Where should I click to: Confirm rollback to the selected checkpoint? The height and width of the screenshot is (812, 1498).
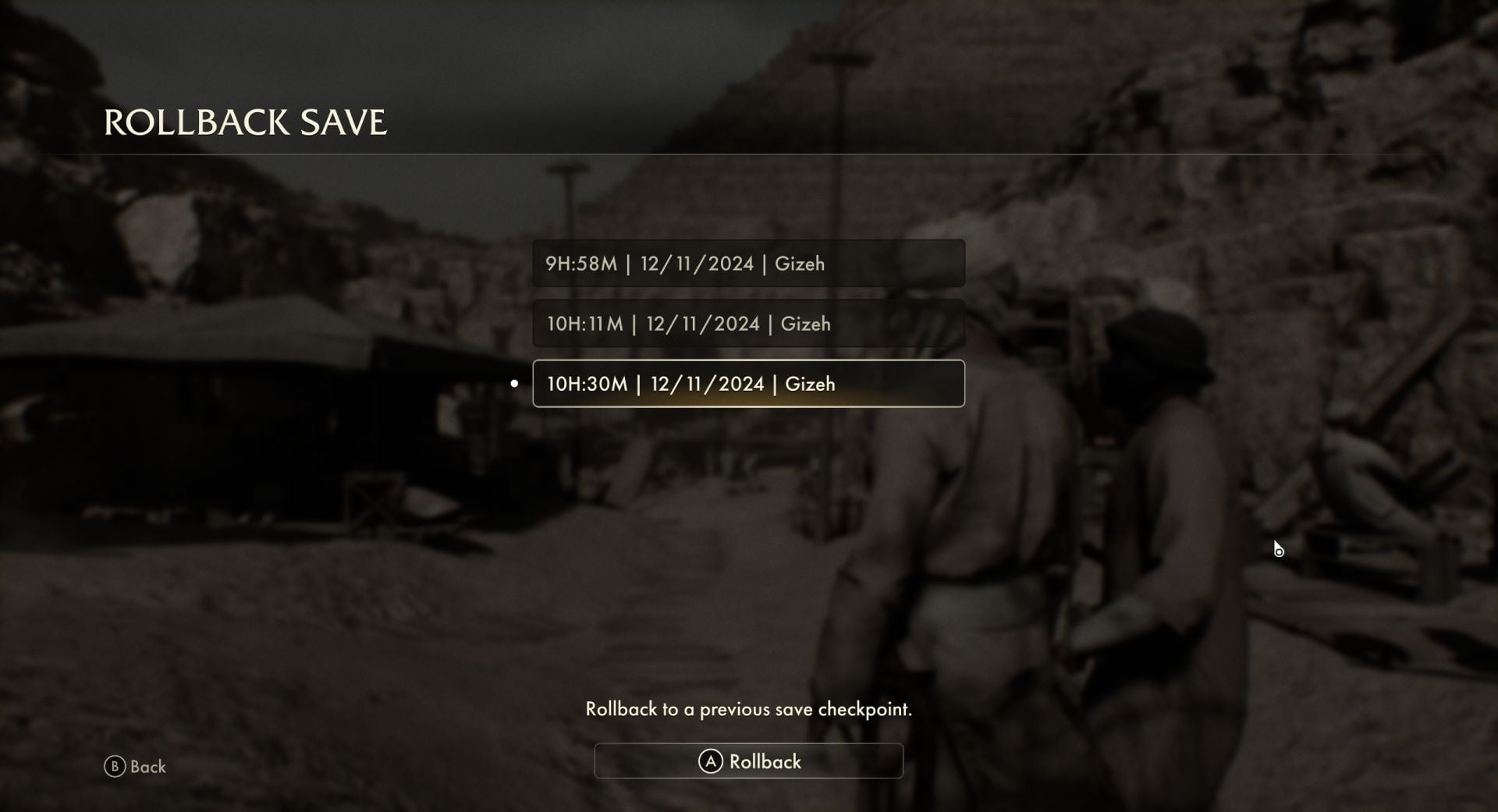coord(748,761)
